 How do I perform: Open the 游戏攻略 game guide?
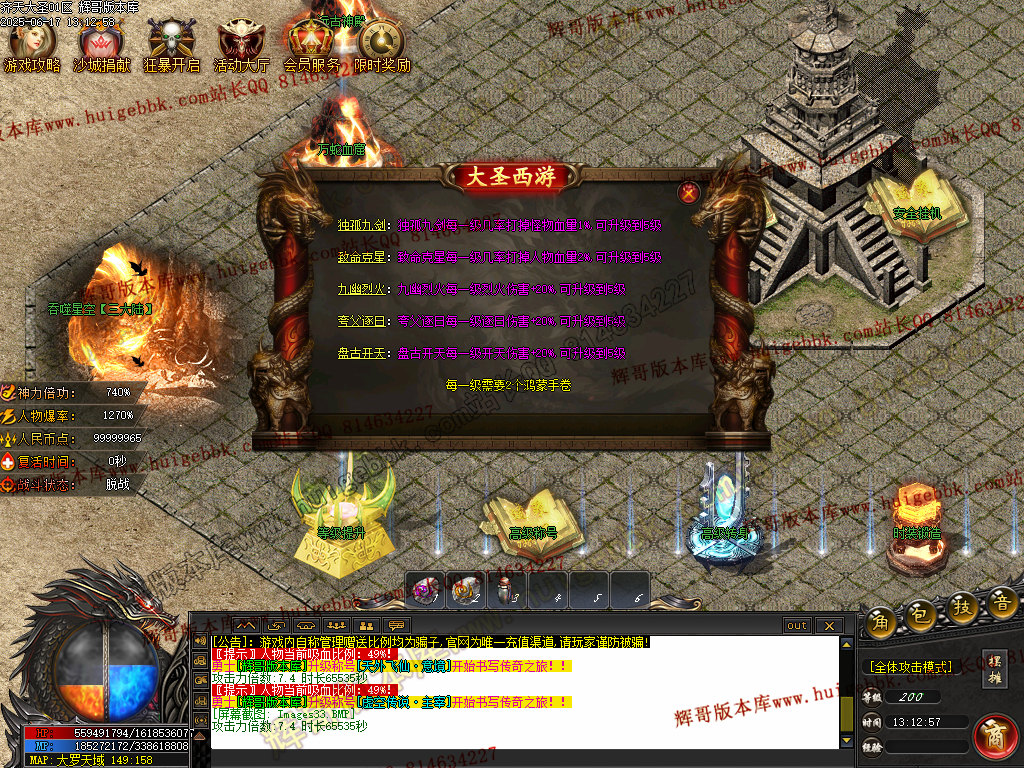[32, 46]
